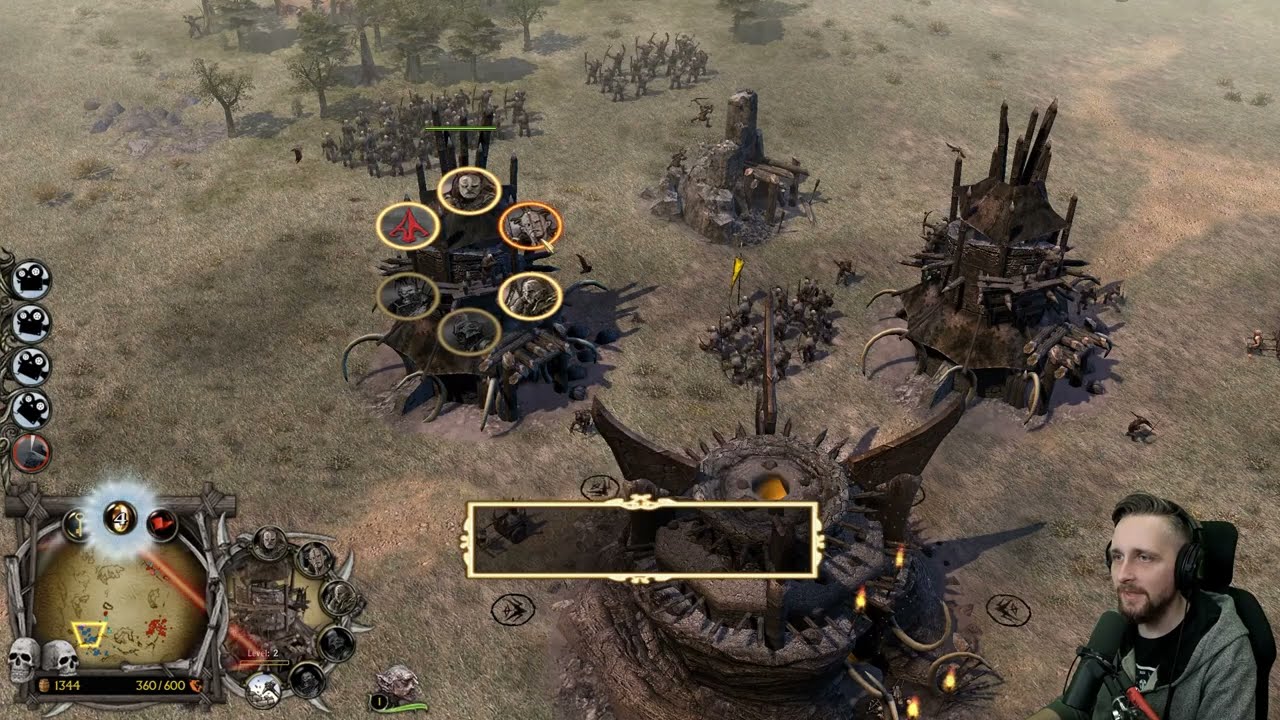The height and width of the screenshot is (720, 1280).
Task: Click the light-colored scene icon below the building portrait
Action: tap(263, 688)
